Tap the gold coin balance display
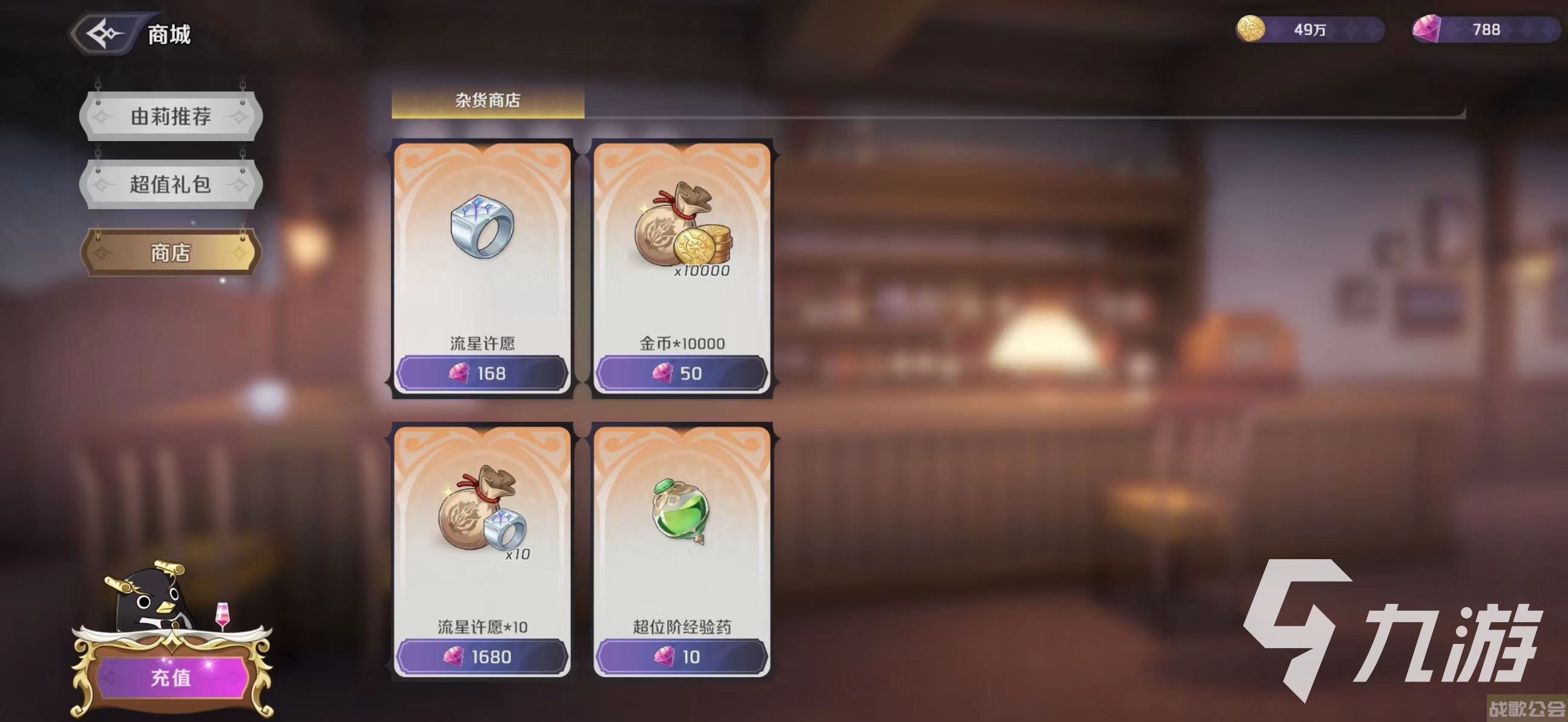1568x722 pixels. [x=1310, y=29]
